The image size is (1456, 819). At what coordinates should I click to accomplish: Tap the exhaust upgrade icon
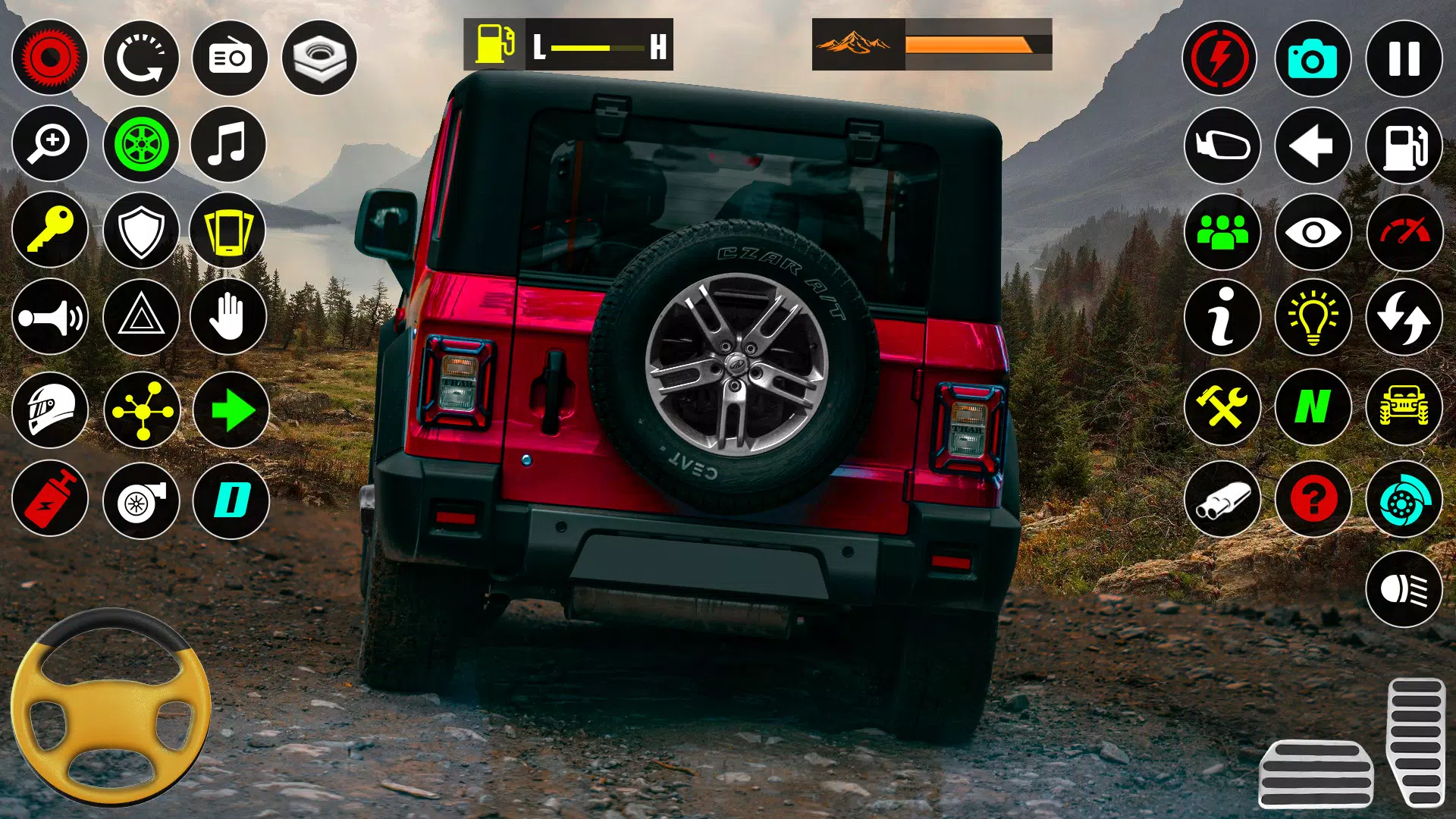[1224, 500]
